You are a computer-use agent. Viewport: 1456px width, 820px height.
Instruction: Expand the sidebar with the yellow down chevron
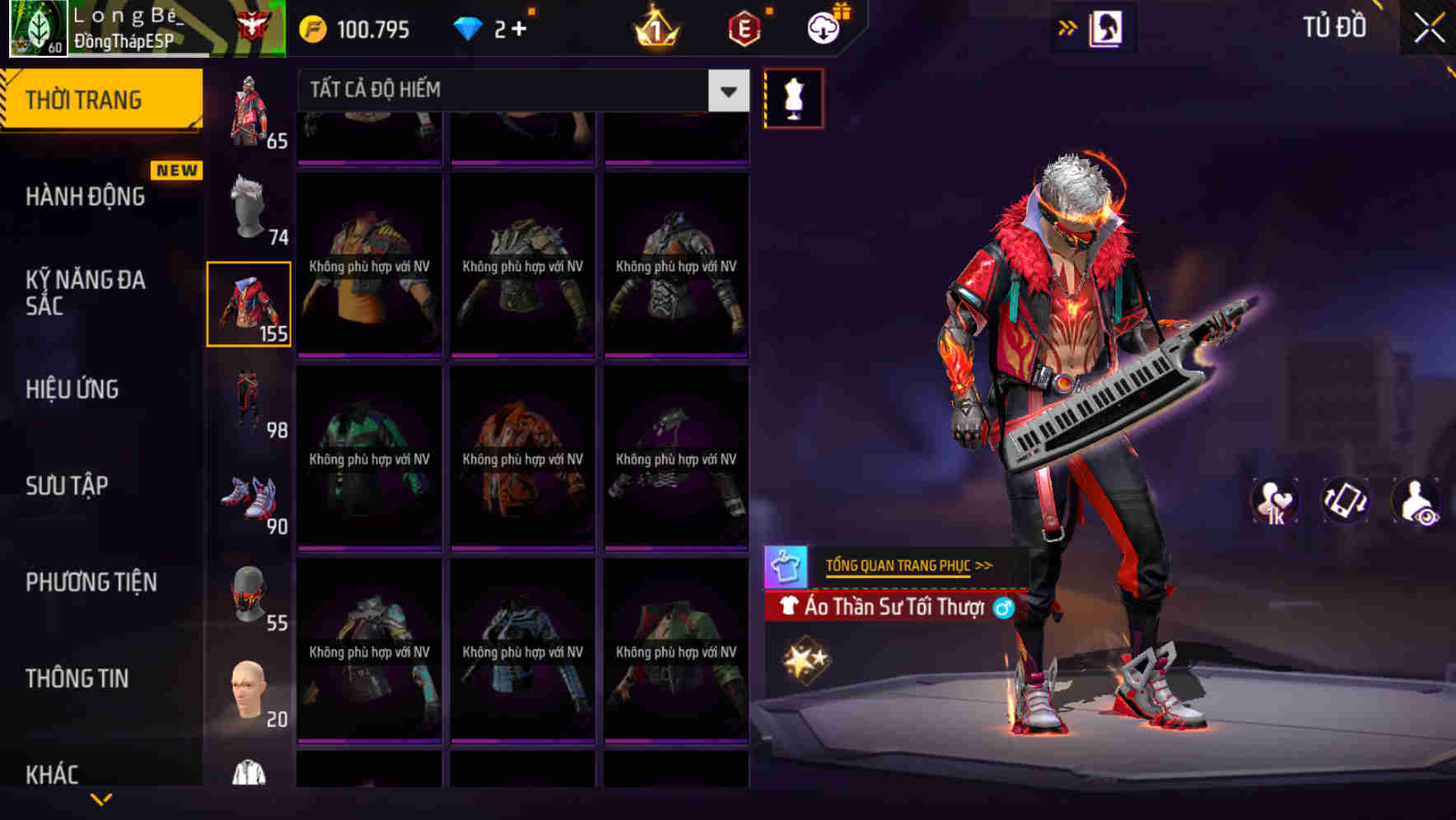(x=102, y=800)
